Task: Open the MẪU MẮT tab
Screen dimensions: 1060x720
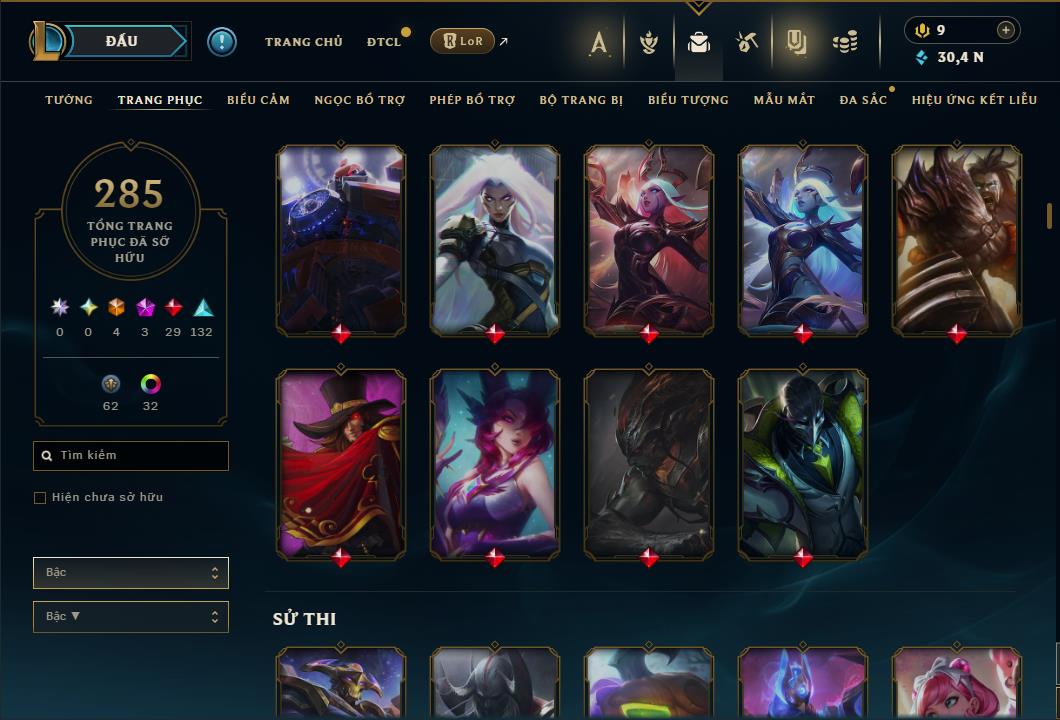Action: [784, 100]
